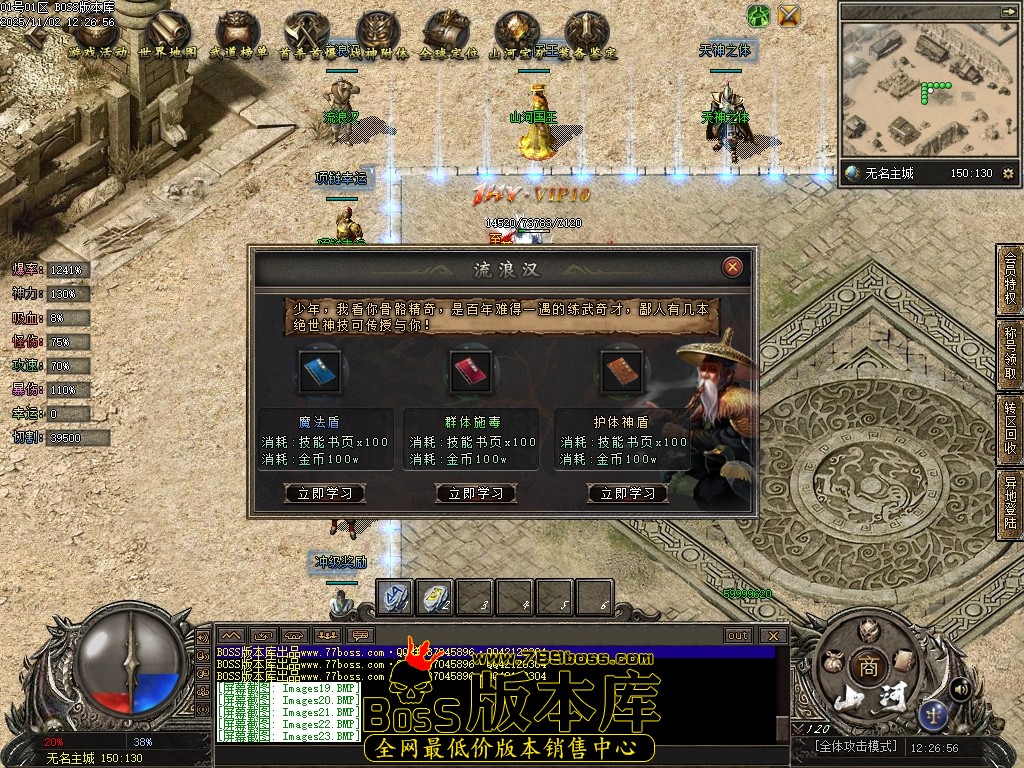The image size is (1024, 768).
Task: Click 立即学习 under 群体施毒
Action: point(476,493)
